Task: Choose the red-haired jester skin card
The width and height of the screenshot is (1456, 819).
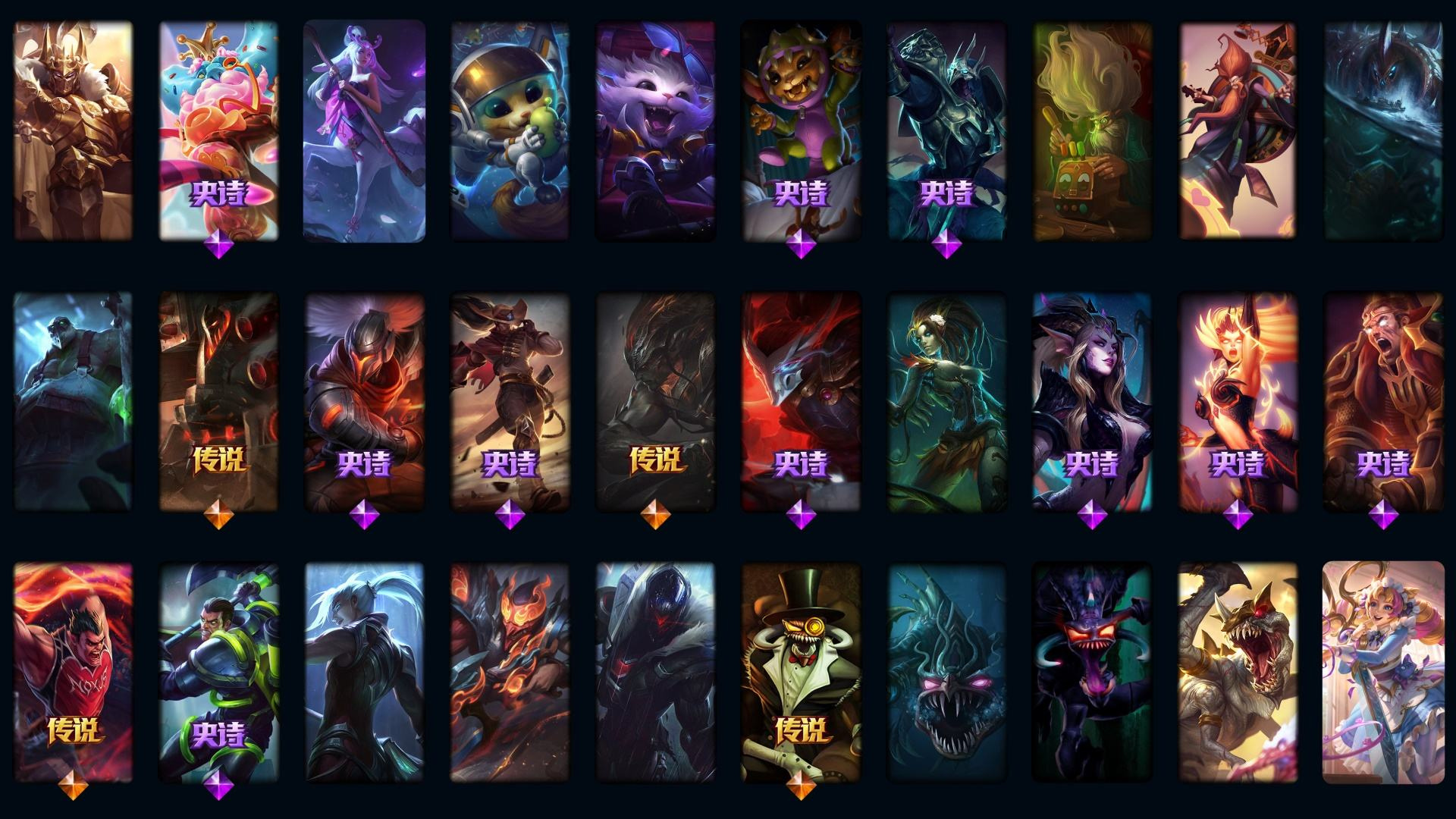Action: (x=1238, y=130)
